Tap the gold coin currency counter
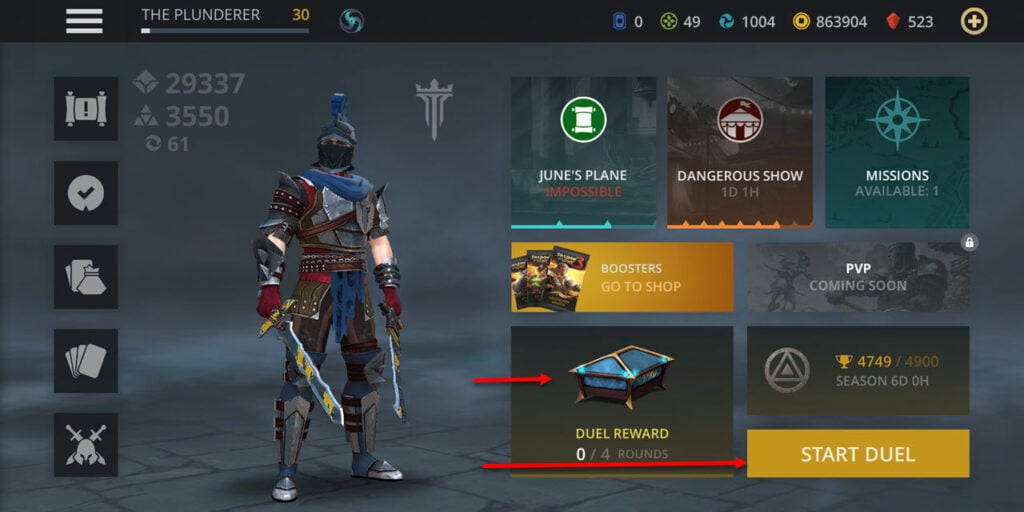This screenshot has height=512, width=1024. click(830, 21)
